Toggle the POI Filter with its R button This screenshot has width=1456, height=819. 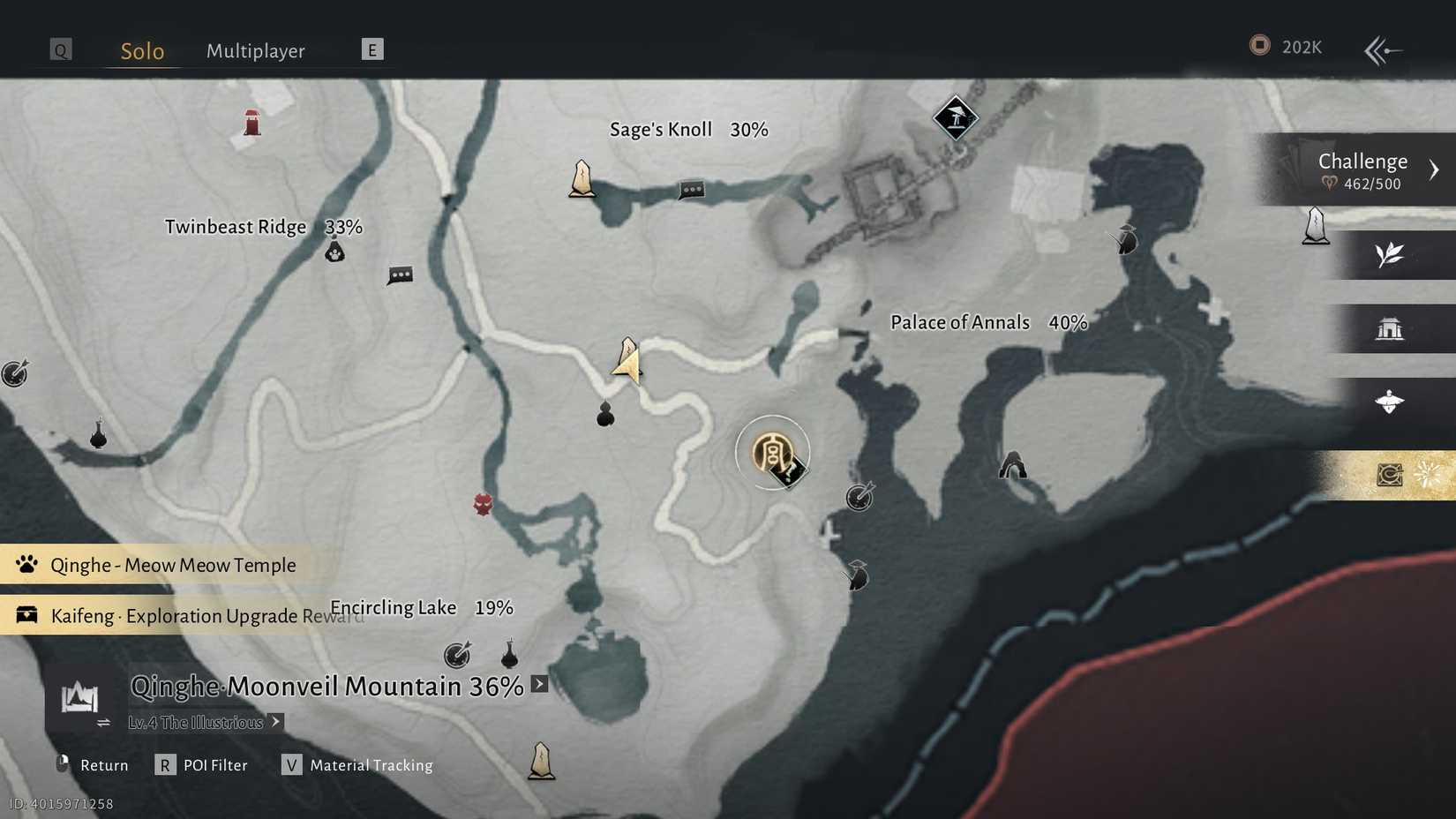coord(165,765)
